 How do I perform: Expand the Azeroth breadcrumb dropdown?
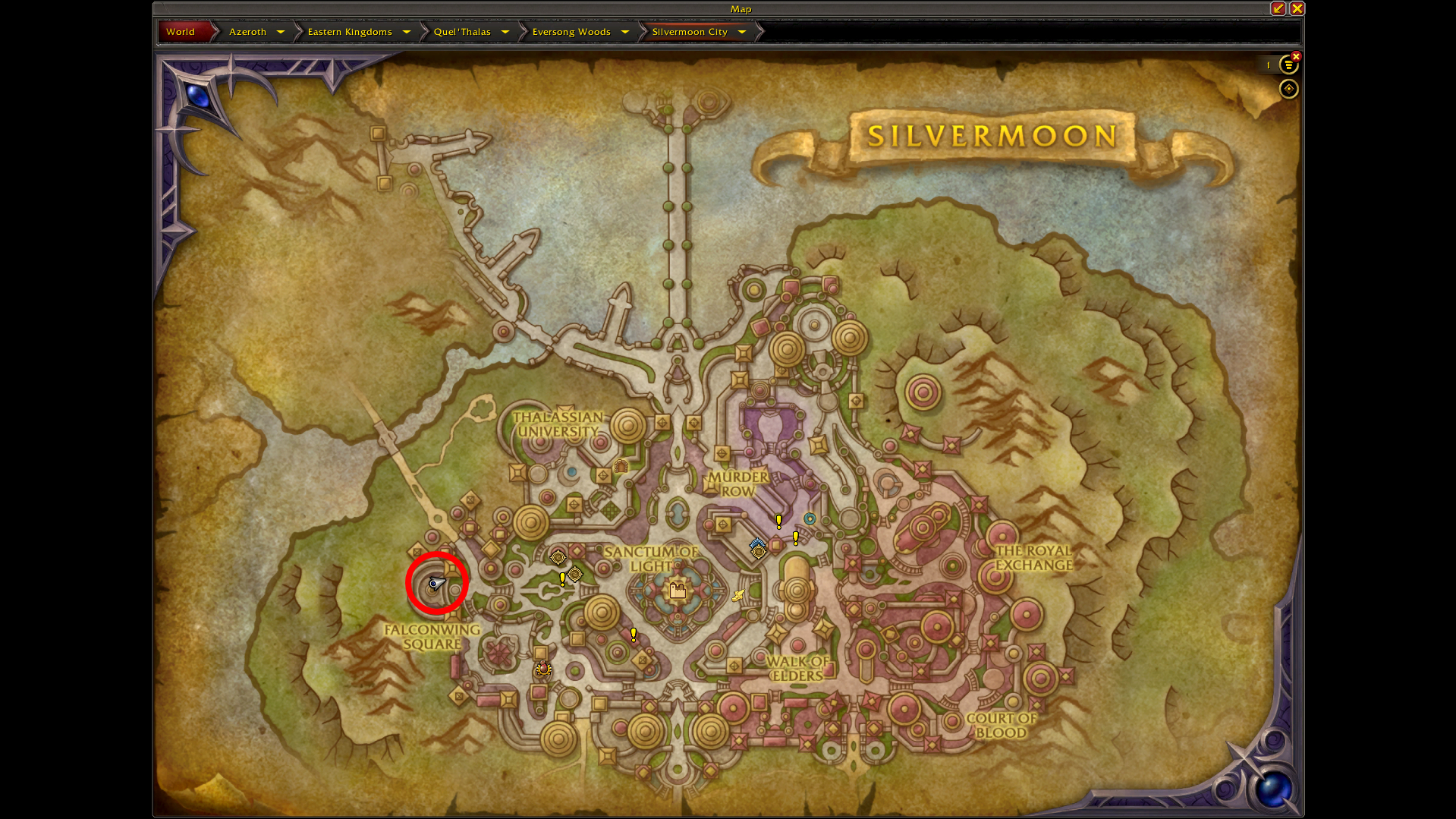pyautogui.click(x=280, y=31)
